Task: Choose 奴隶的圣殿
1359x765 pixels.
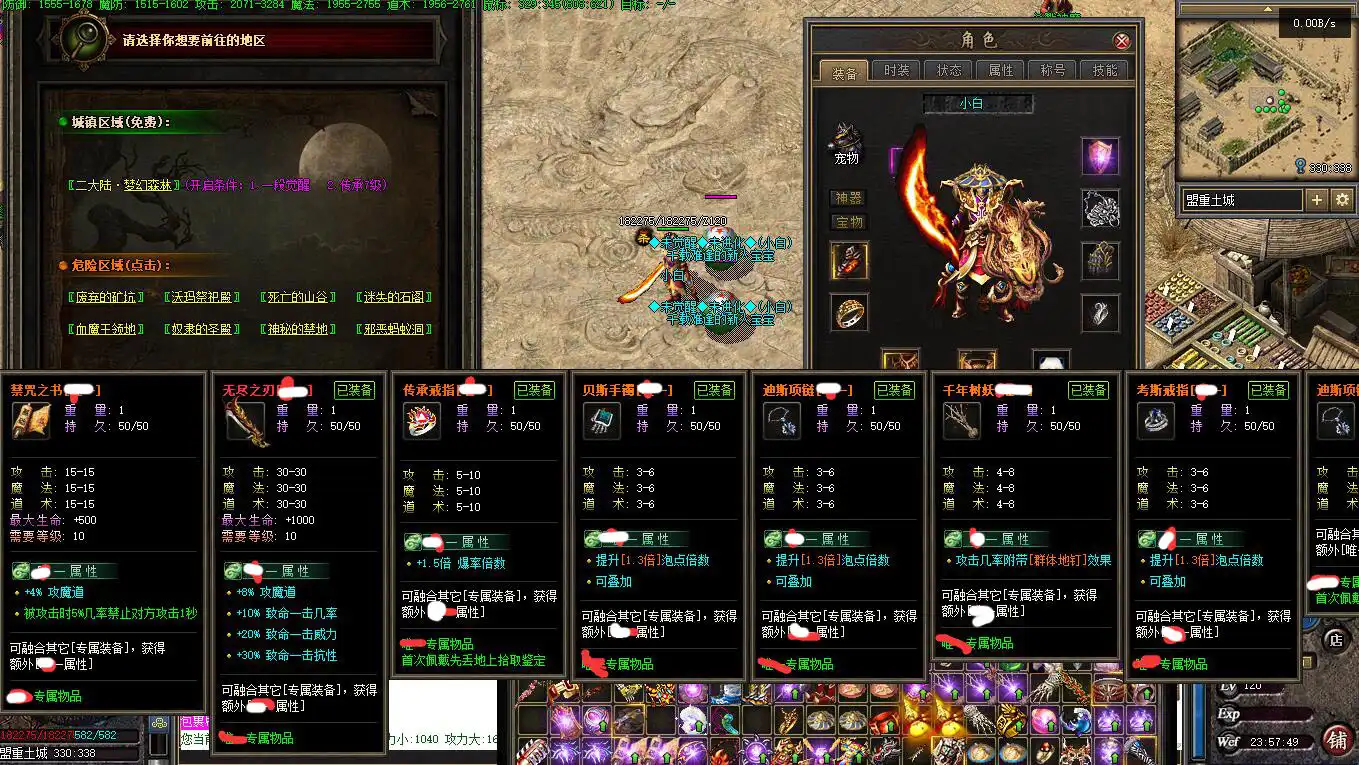Action: click(202, 329)
